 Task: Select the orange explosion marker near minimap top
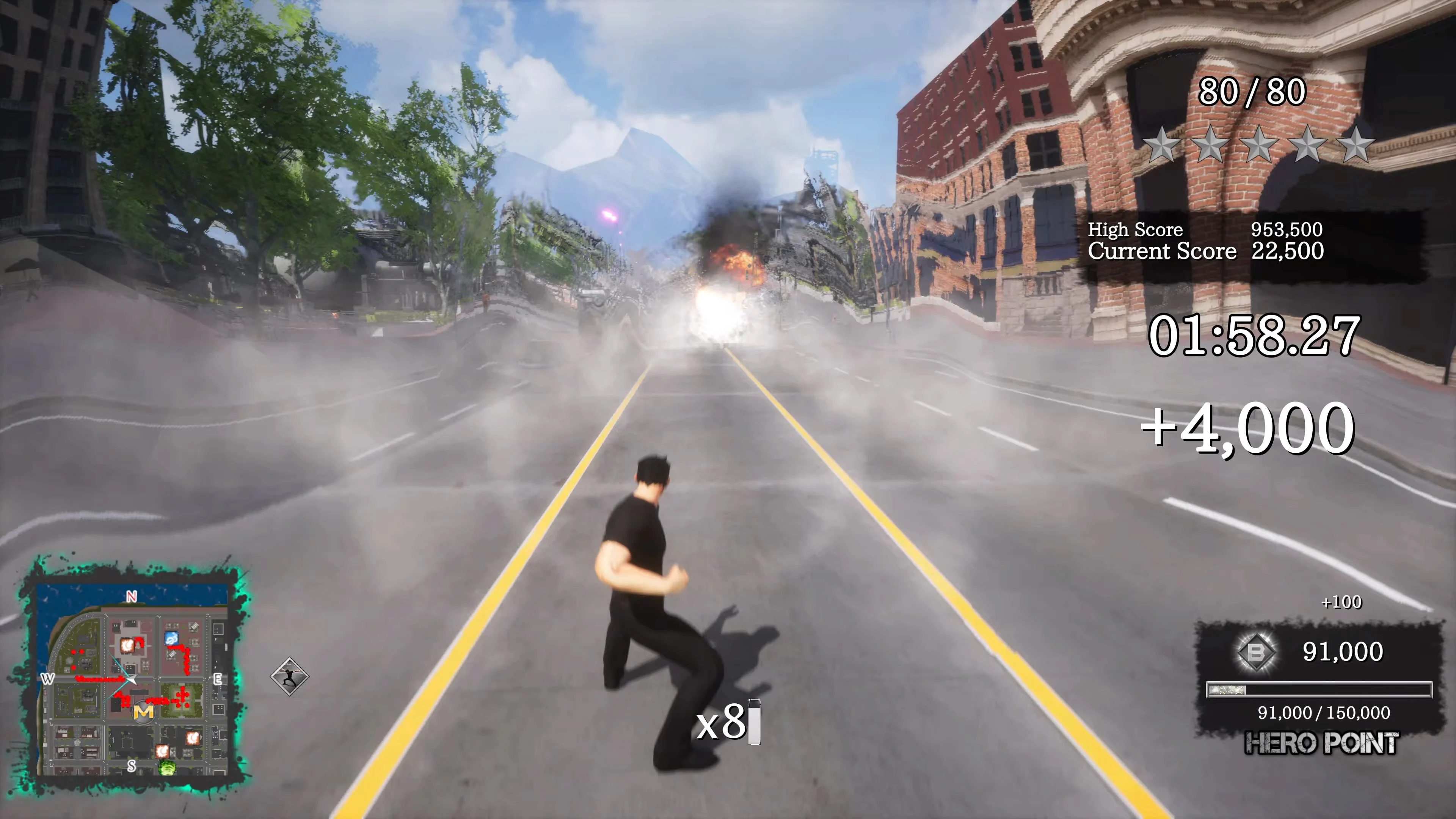(127, 645)
